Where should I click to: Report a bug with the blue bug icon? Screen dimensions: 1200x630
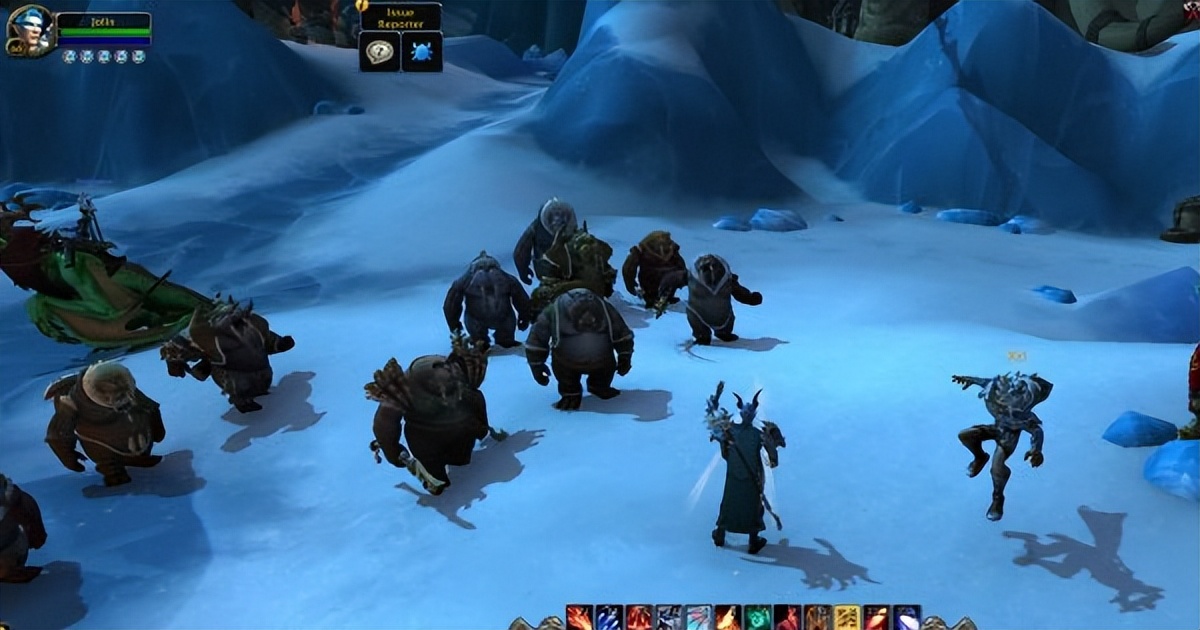point(422,51)
